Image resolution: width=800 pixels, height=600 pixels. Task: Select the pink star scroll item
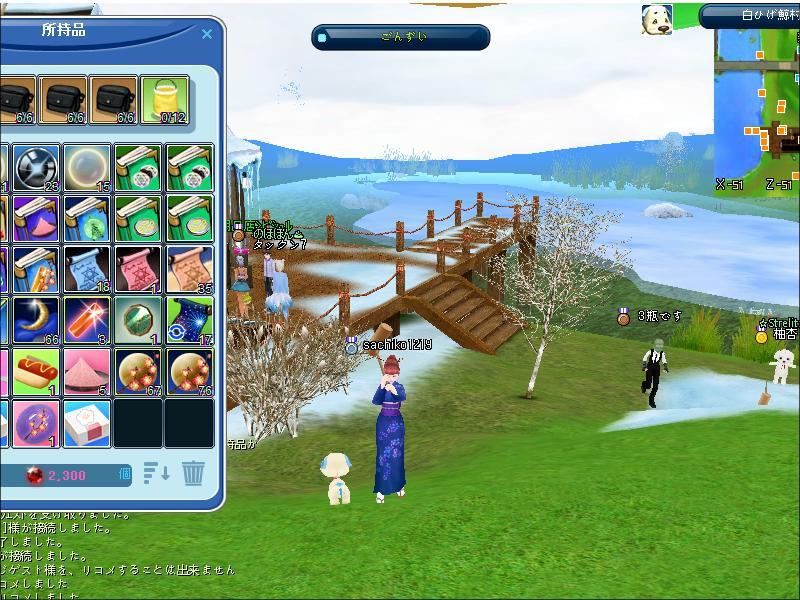click(x=138, y=270)
